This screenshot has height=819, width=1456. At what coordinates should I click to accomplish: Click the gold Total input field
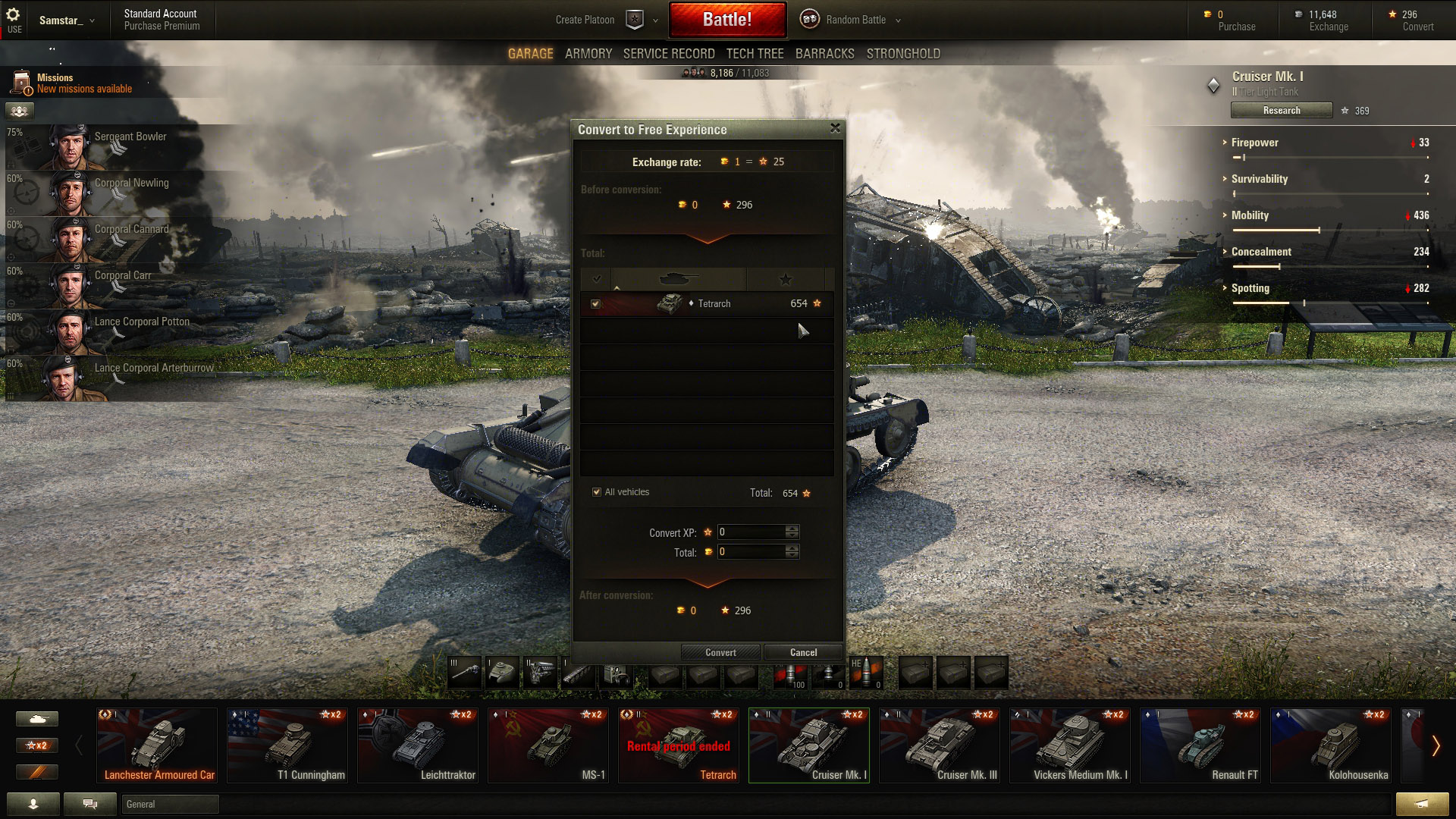pyautogui.click(x=751, y=552)
